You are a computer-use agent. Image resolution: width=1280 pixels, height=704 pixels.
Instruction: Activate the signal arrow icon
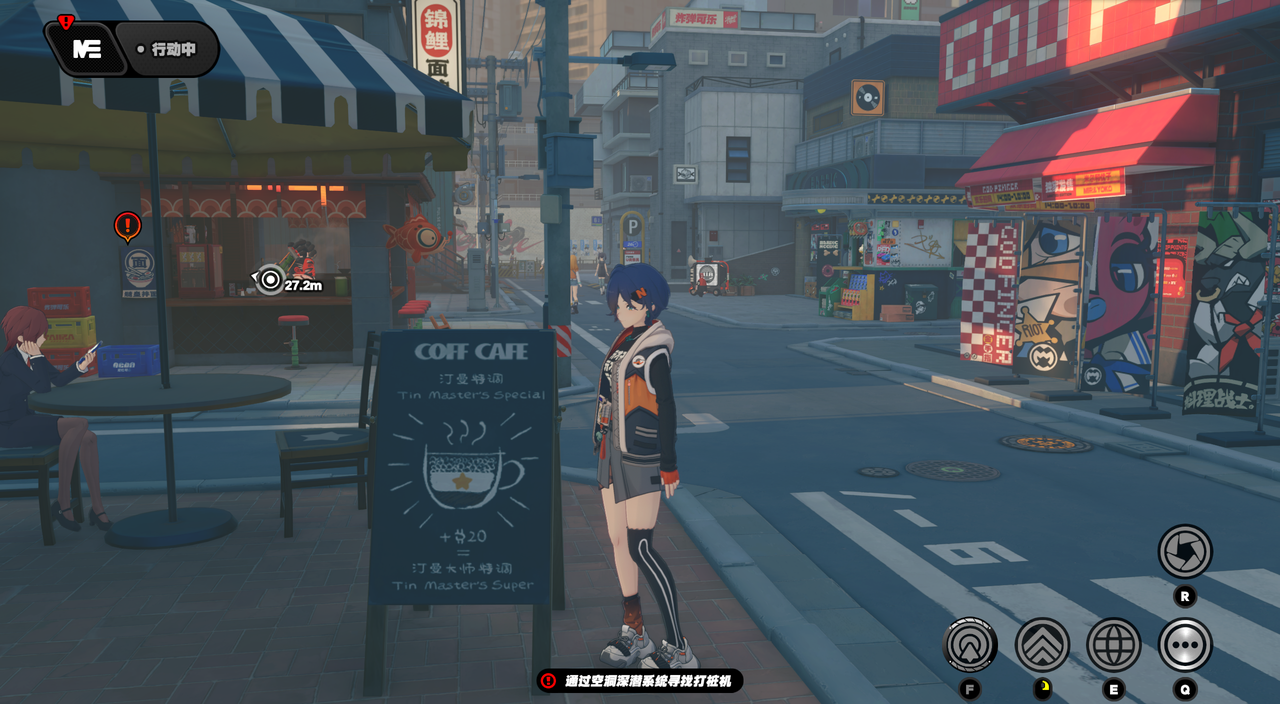click(970, 645)
